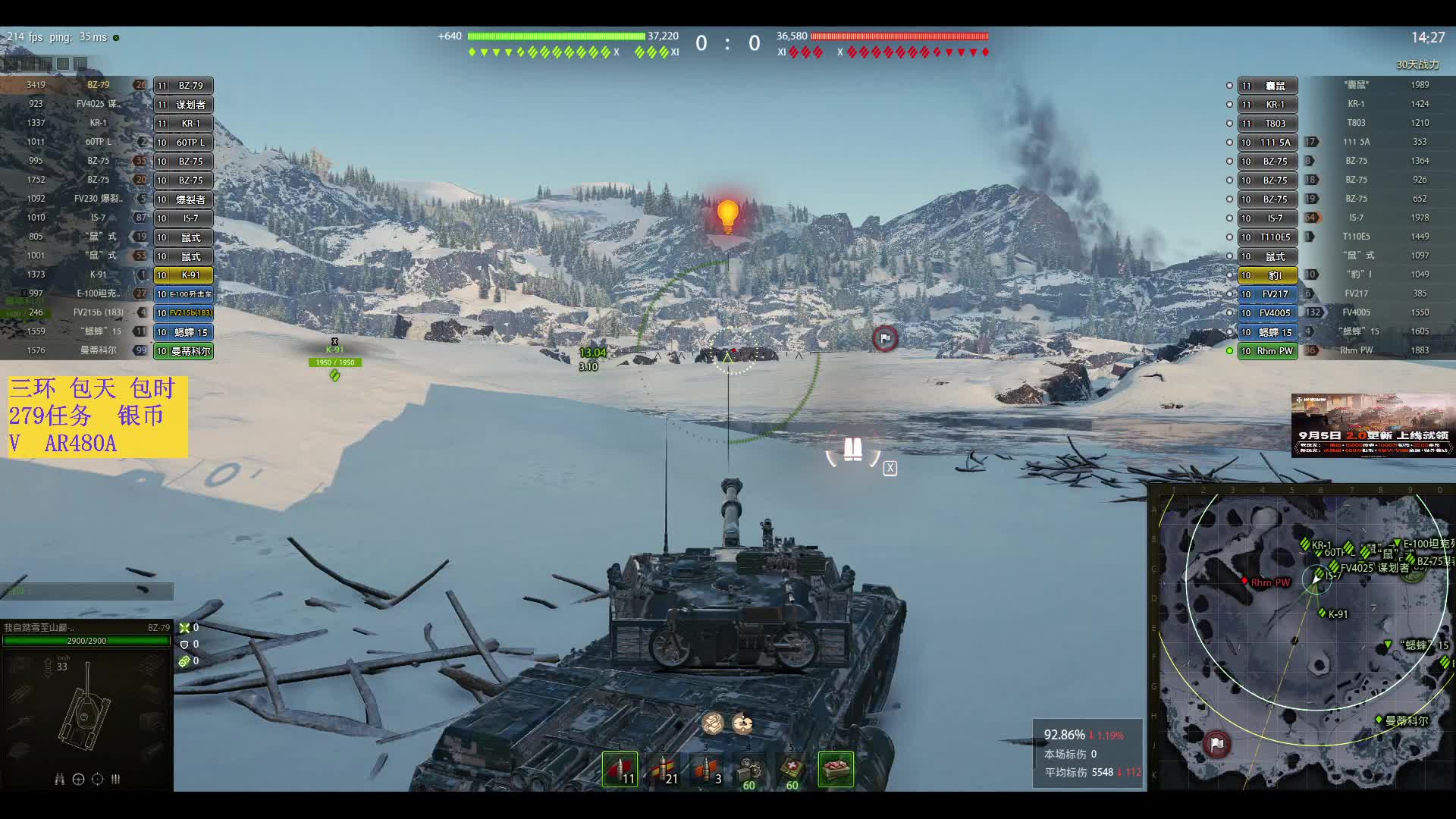Screen dimensions: 1456x819
Task: Click the steering wheel icon in damage panel
Action: pyautogui.click(x=78, y=779)
